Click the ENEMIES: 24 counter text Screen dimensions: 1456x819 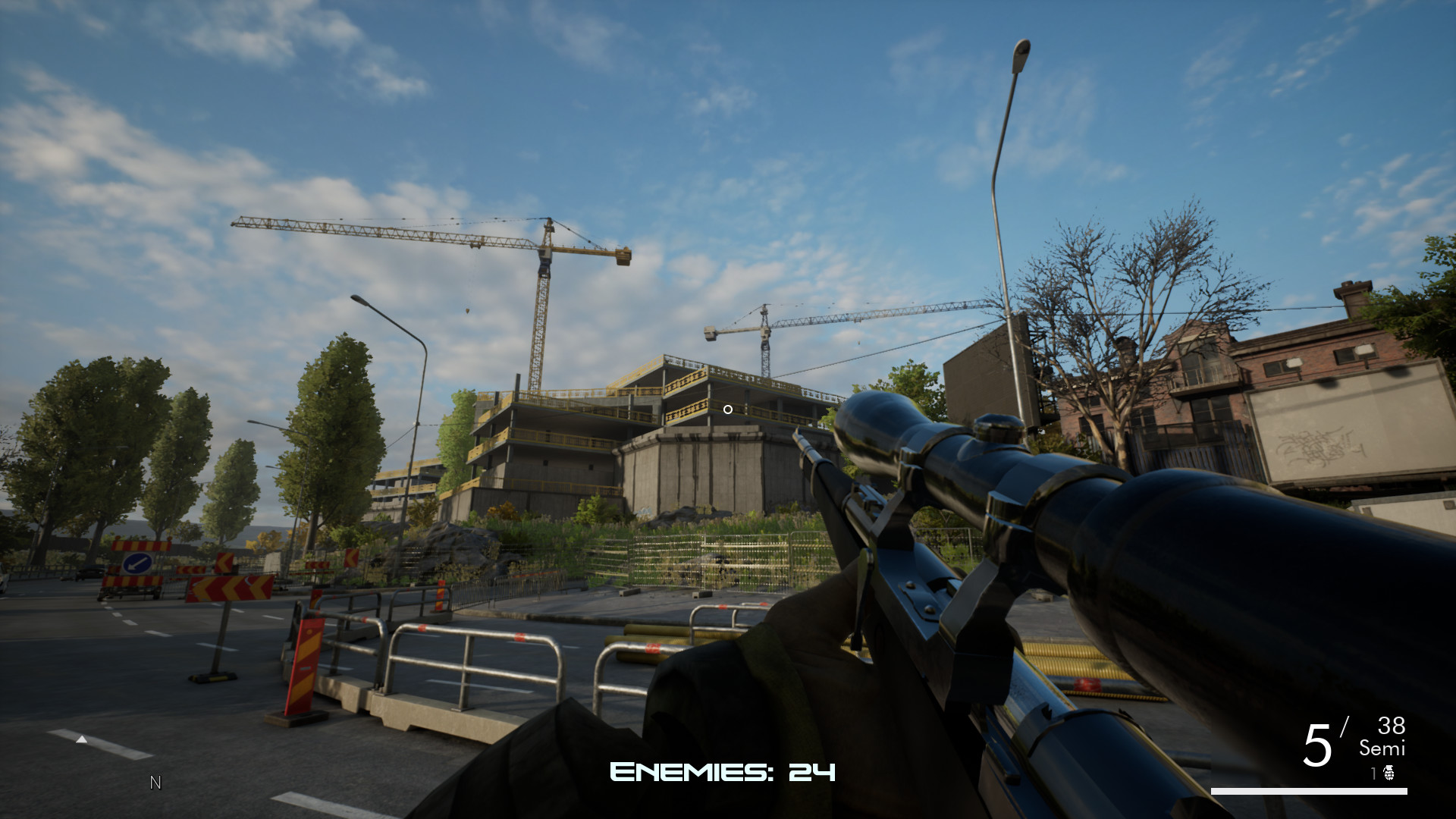coord(722,771)
